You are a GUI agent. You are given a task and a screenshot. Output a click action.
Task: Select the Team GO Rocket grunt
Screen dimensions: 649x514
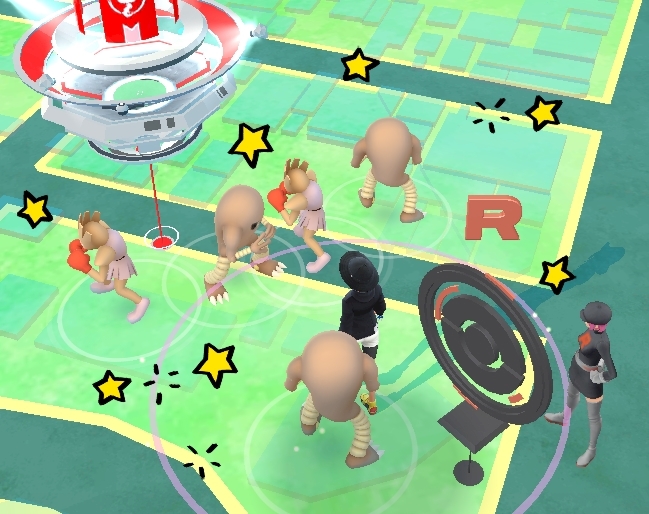(x=590, y=380)
